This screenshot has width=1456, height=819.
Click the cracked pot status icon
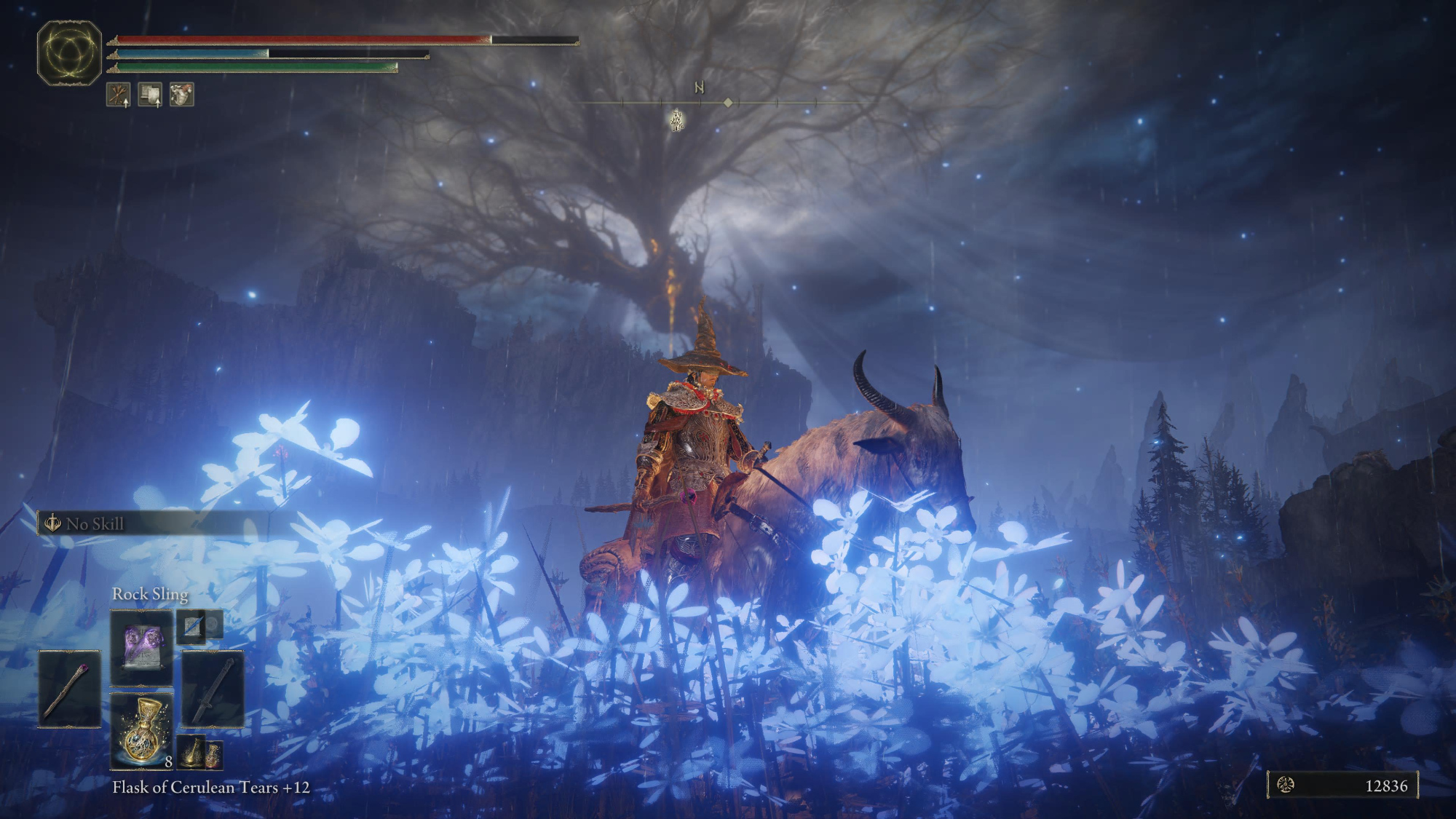pos(181,95)
